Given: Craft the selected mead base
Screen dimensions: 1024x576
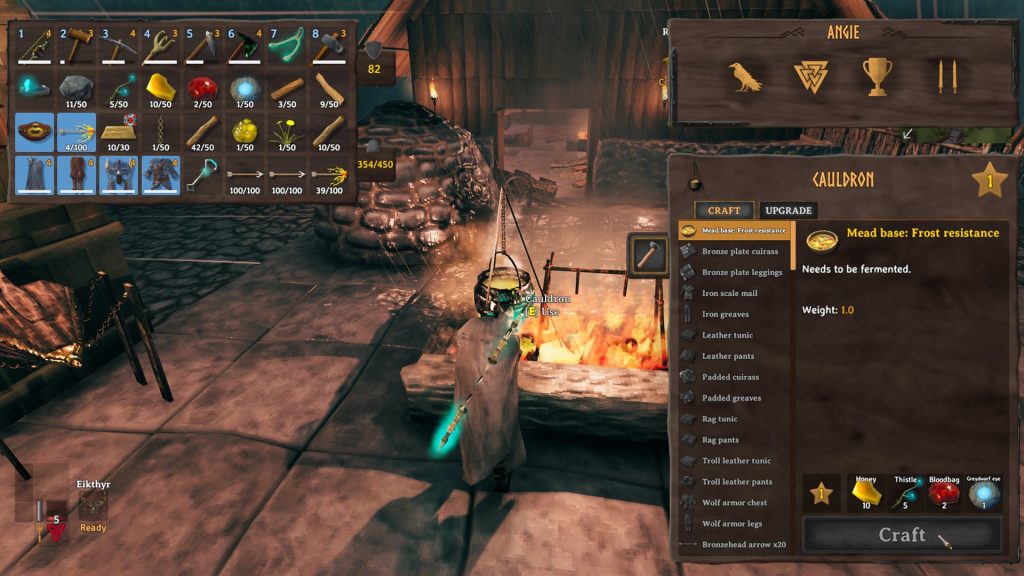Looking at the screenshot, I should [x=902, y=535].
